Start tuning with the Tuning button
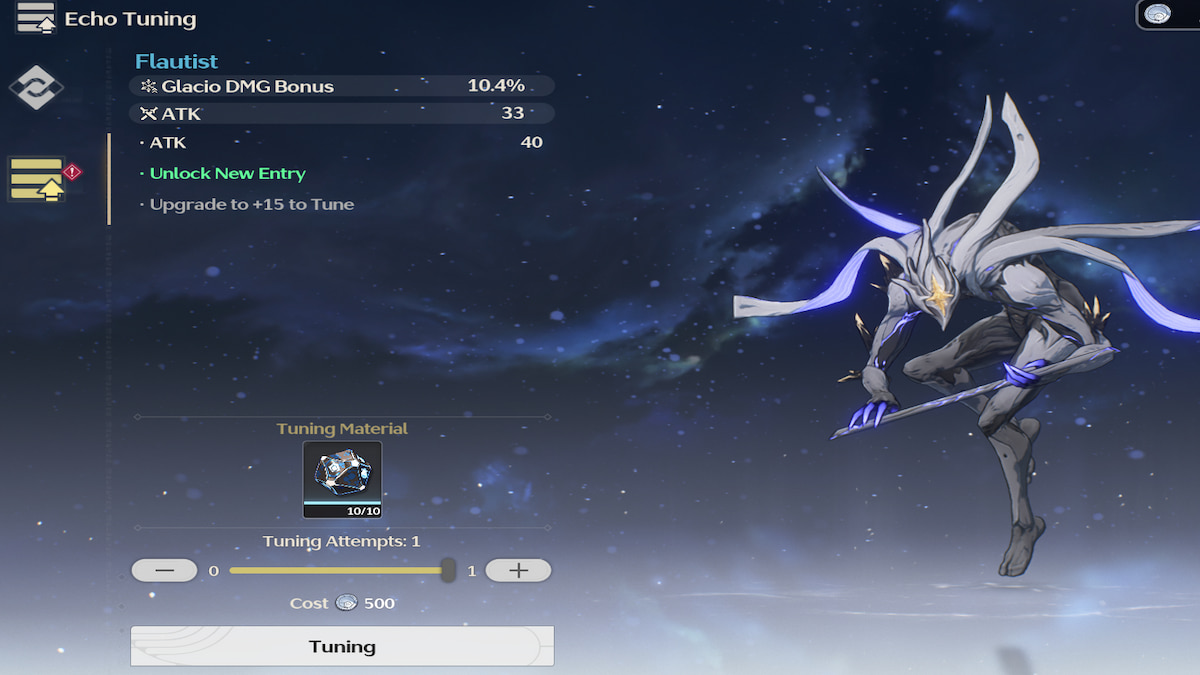The height and width of the screenshot is (675, 1200). tap(342, 646)
